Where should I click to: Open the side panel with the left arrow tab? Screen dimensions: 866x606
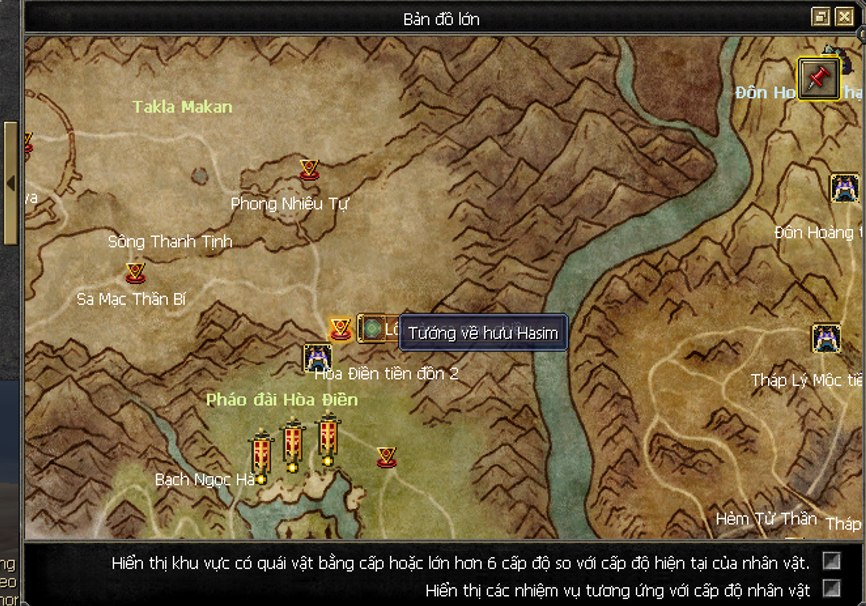coord(10,184)
